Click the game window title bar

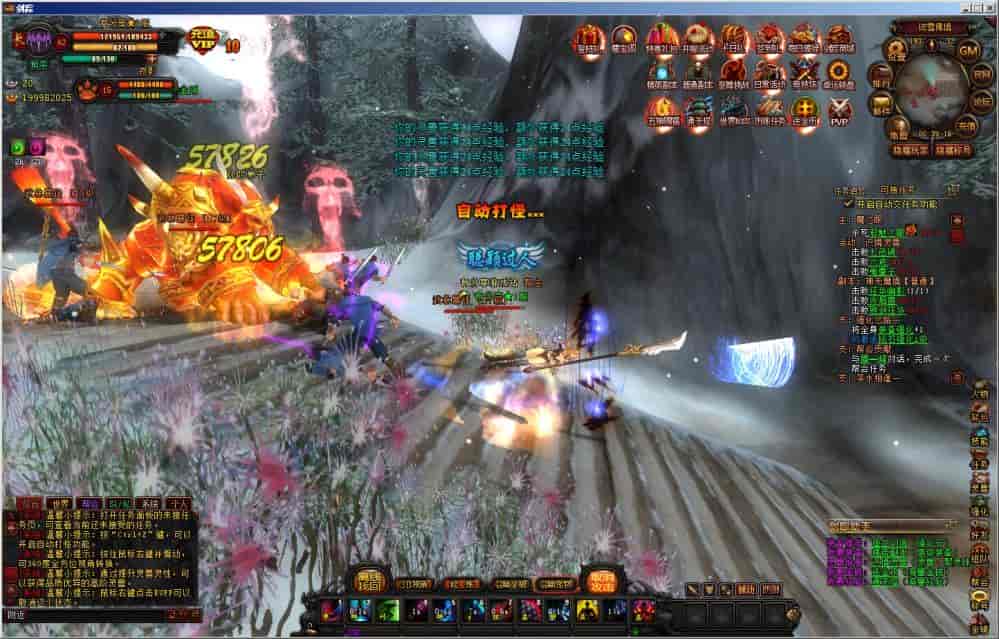[499, 6]
